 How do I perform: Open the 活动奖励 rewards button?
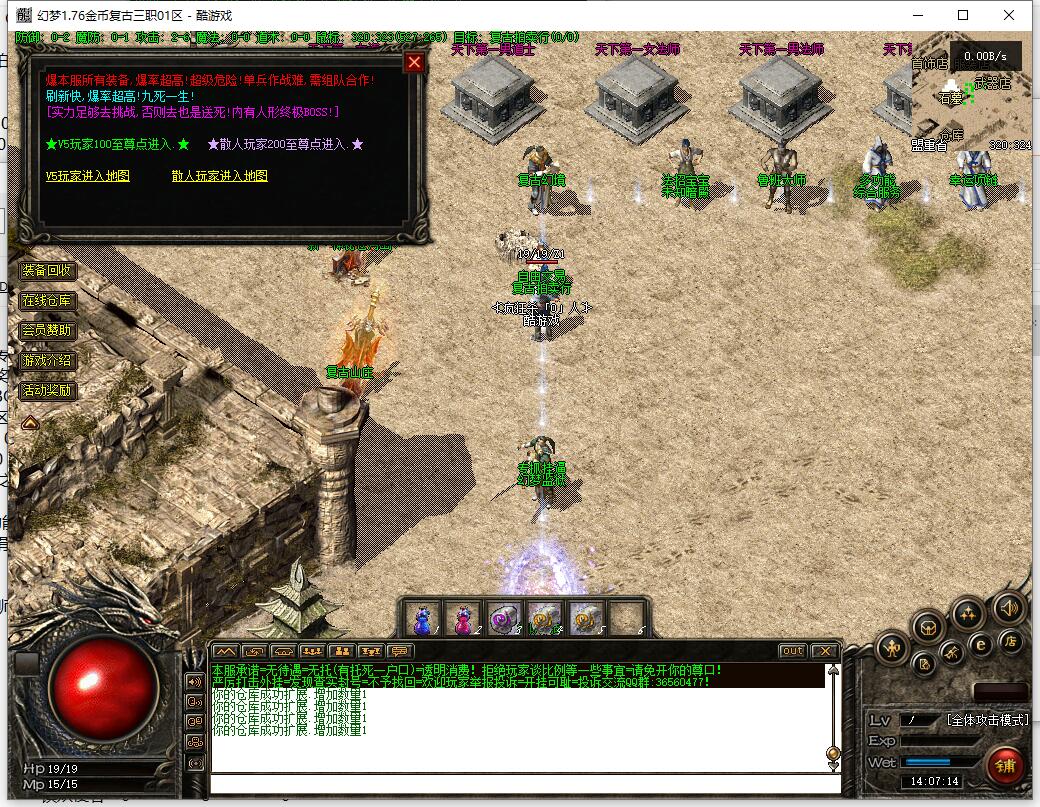(x=47, y=390)
